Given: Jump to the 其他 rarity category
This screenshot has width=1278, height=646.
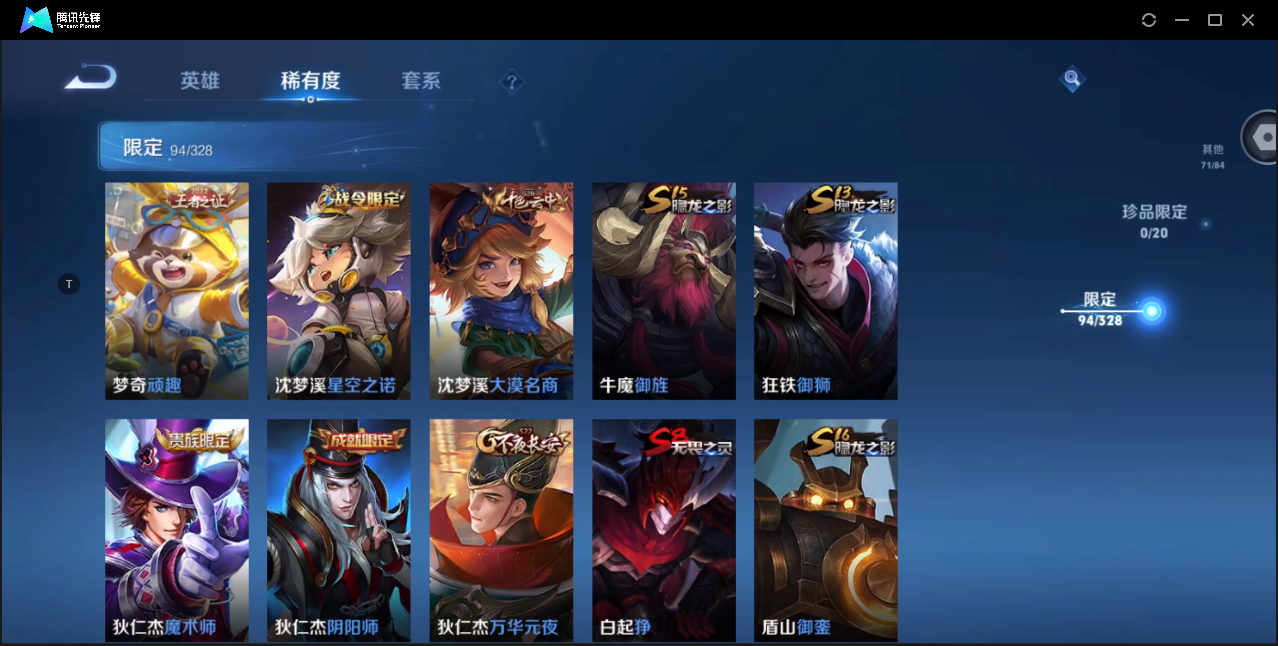Looking at the screenshot, I should coord(1213,156).
